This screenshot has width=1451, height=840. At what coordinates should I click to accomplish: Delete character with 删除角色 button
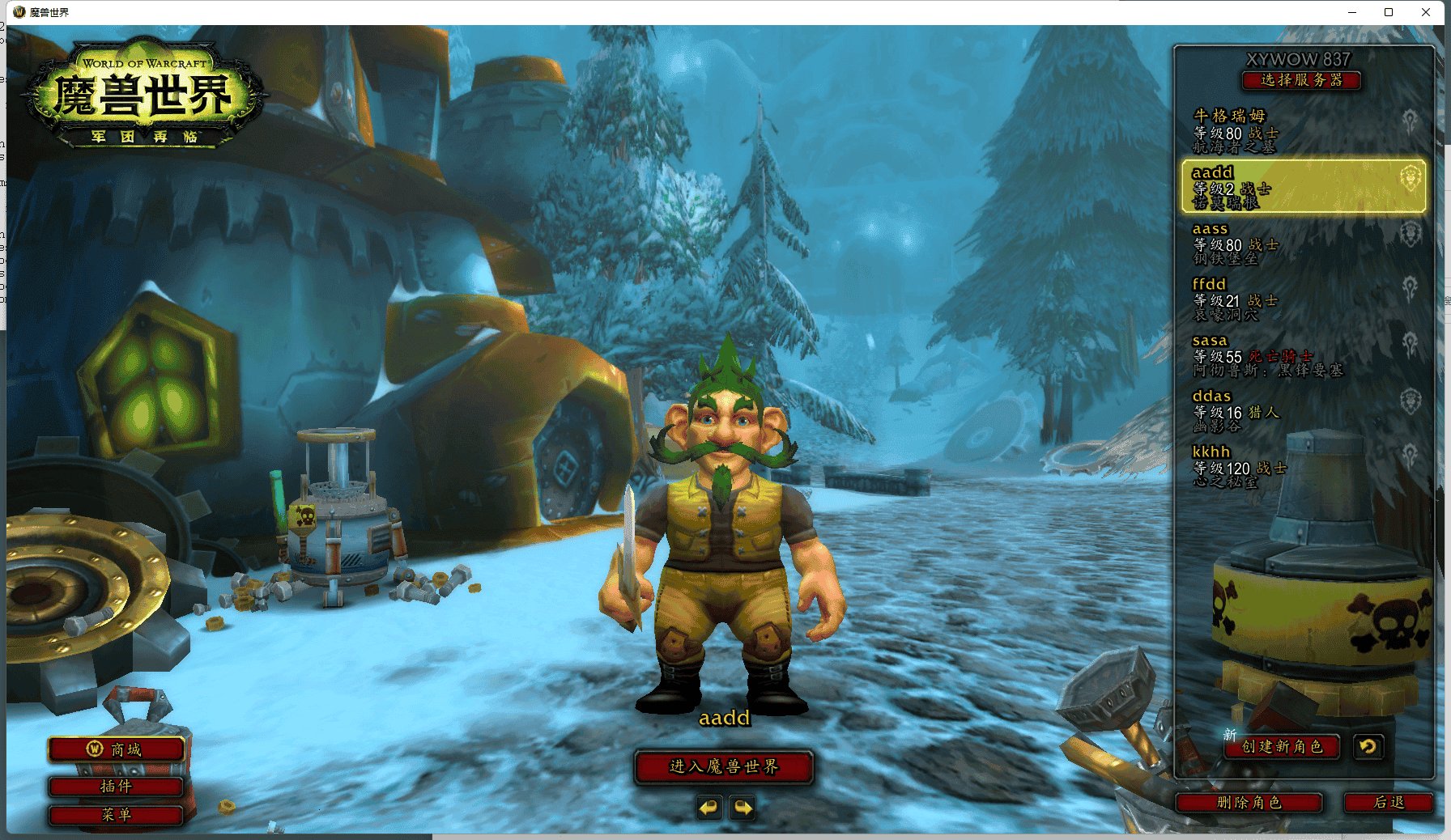tap(1249, 803)
